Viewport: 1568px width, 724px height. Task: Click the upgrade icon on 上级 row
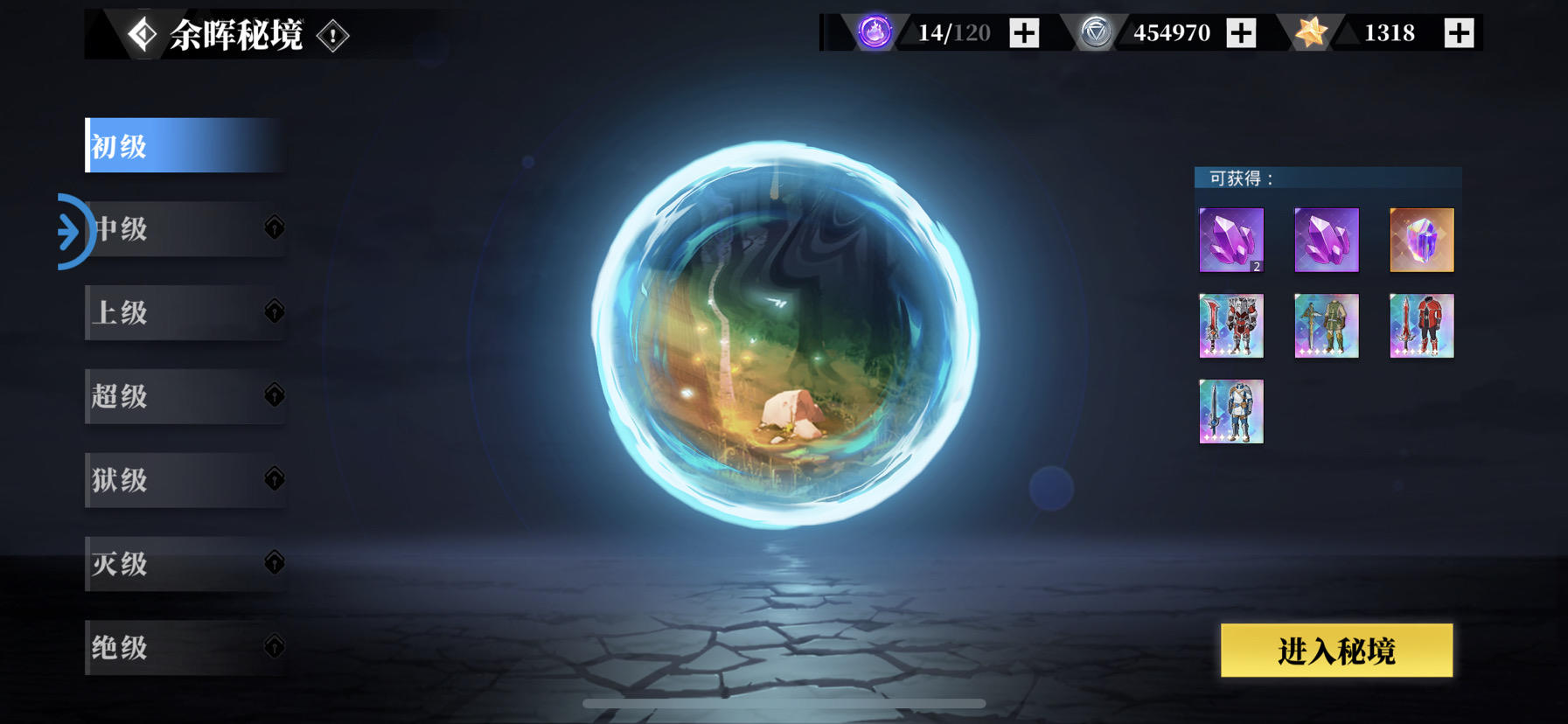pyautogui.click(x=274, y=312)
